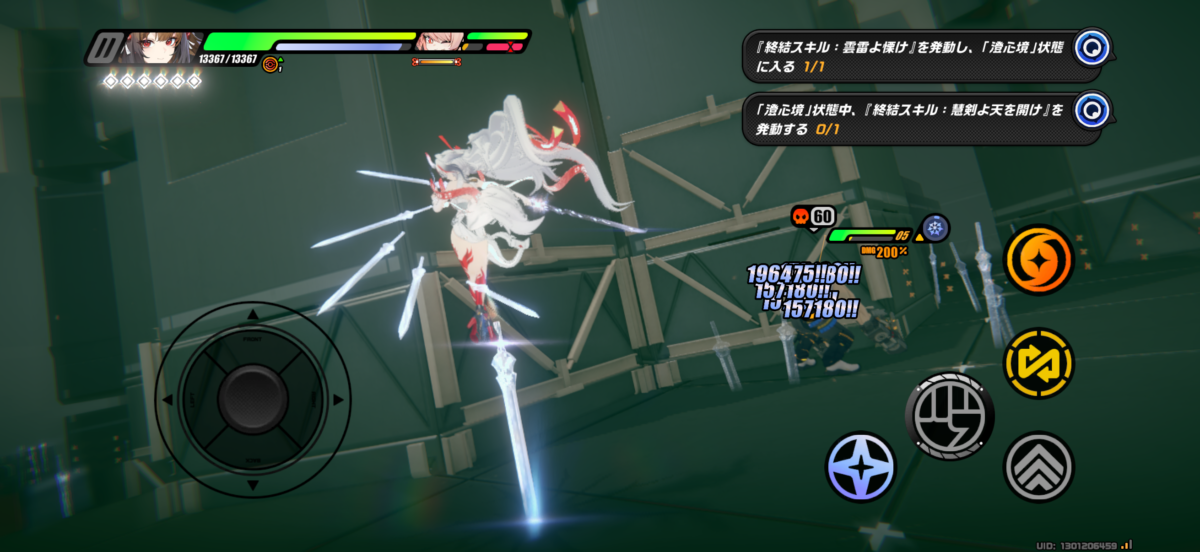The height and width of the screenshot is (552, 1200).
Task: Hit the evade button with upward chevrons
Action: (x=1038, y=466)
